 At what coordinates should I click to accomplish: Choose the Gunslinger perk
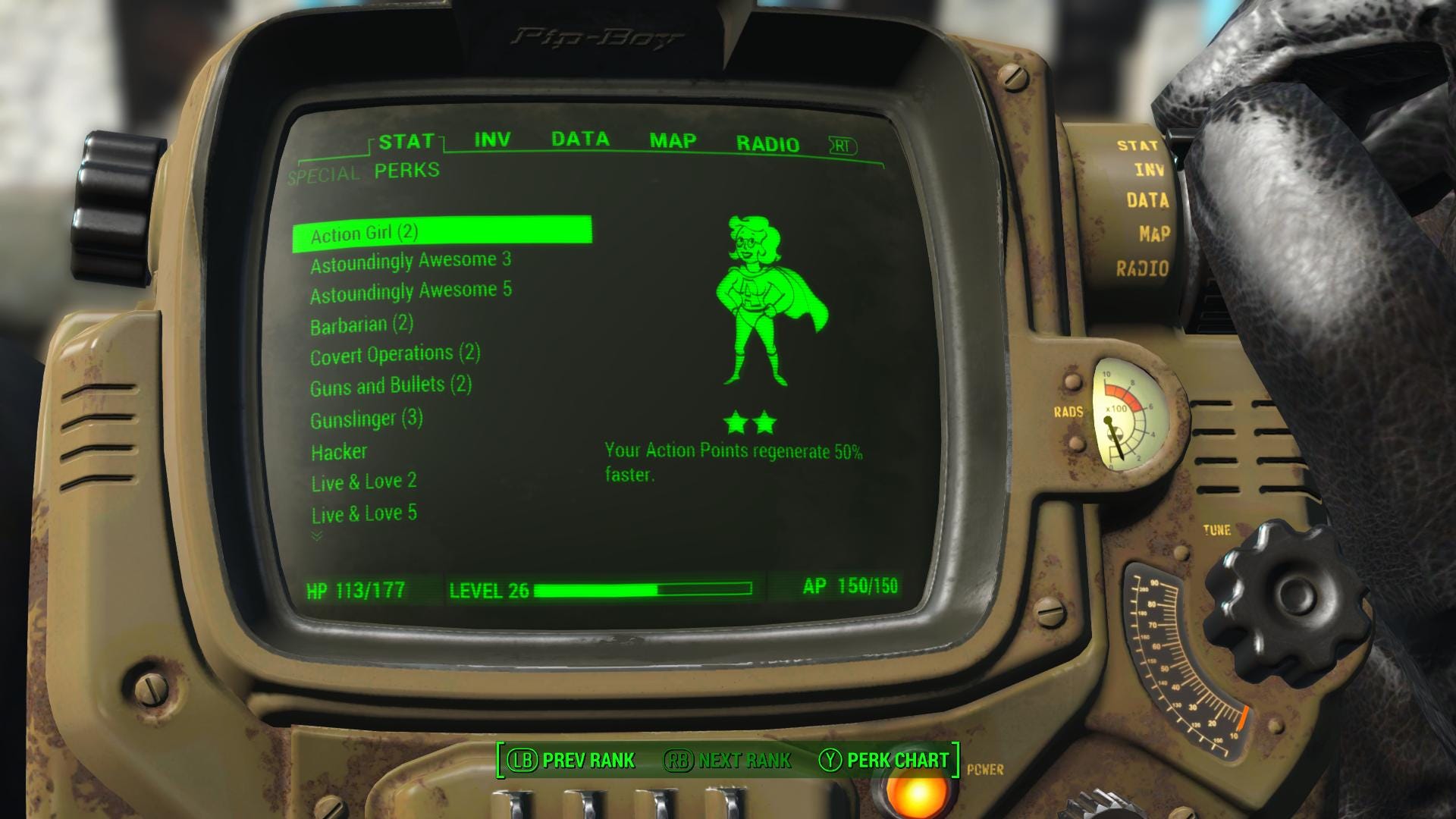pyautogui.click(x=366, y=419)
